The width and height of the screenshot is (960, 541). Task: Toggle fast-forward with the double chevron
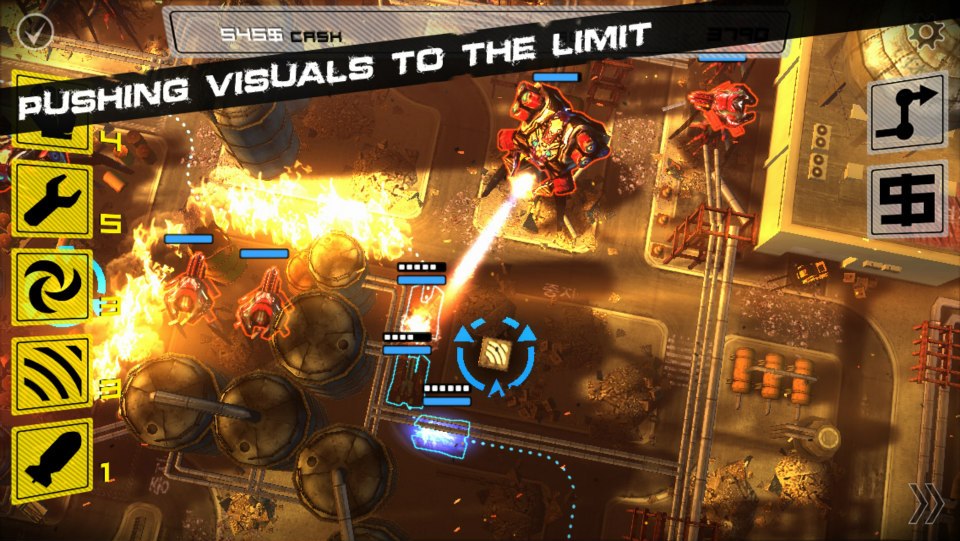click(926, 503)
